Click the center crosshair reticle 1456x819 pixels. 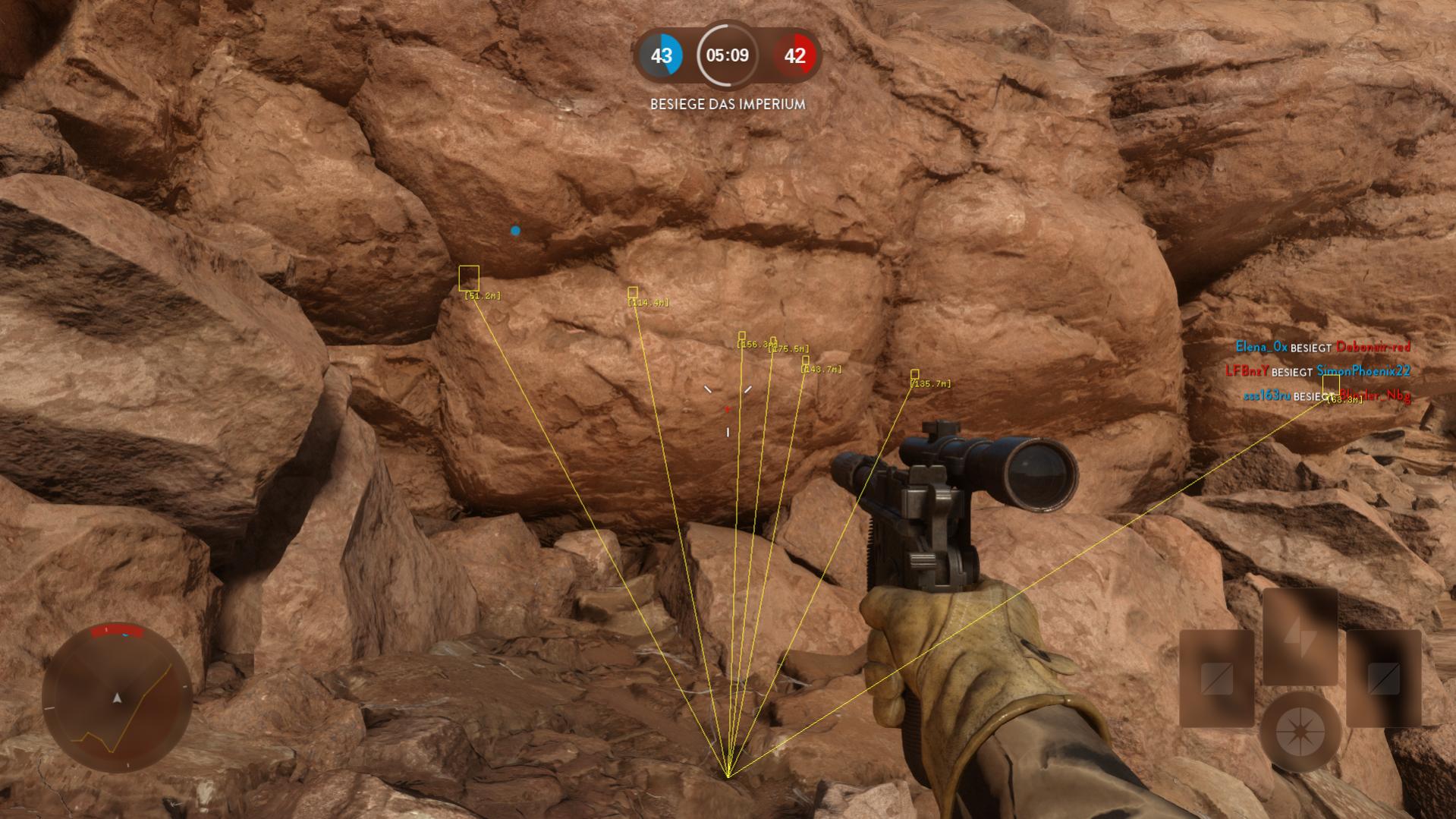[x=728, y=408]
